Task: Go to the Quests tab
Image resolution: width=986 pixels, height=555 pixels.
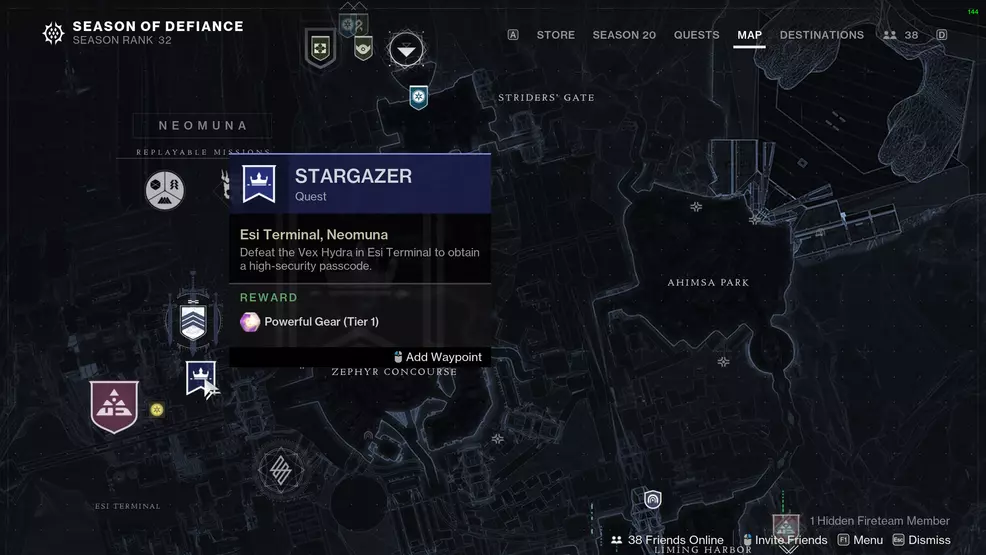Action: 696,35
